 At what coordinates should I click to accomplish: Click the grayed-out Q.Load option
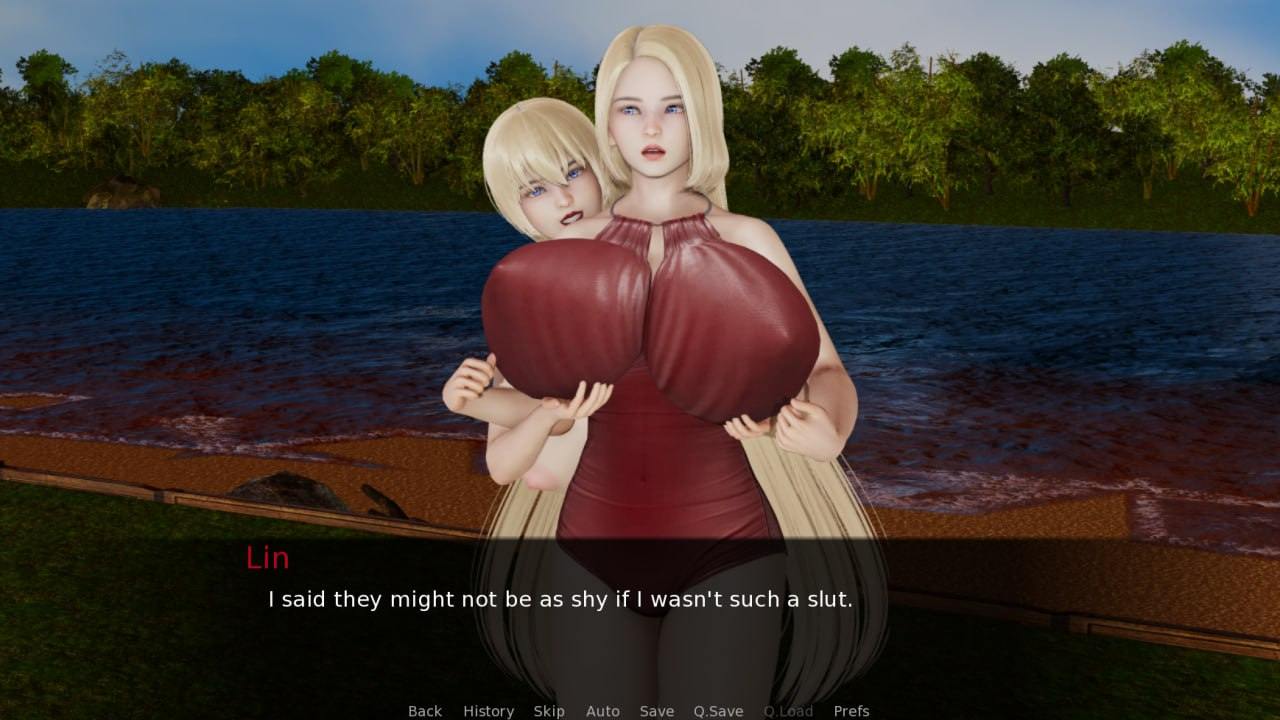click(788, 710)
